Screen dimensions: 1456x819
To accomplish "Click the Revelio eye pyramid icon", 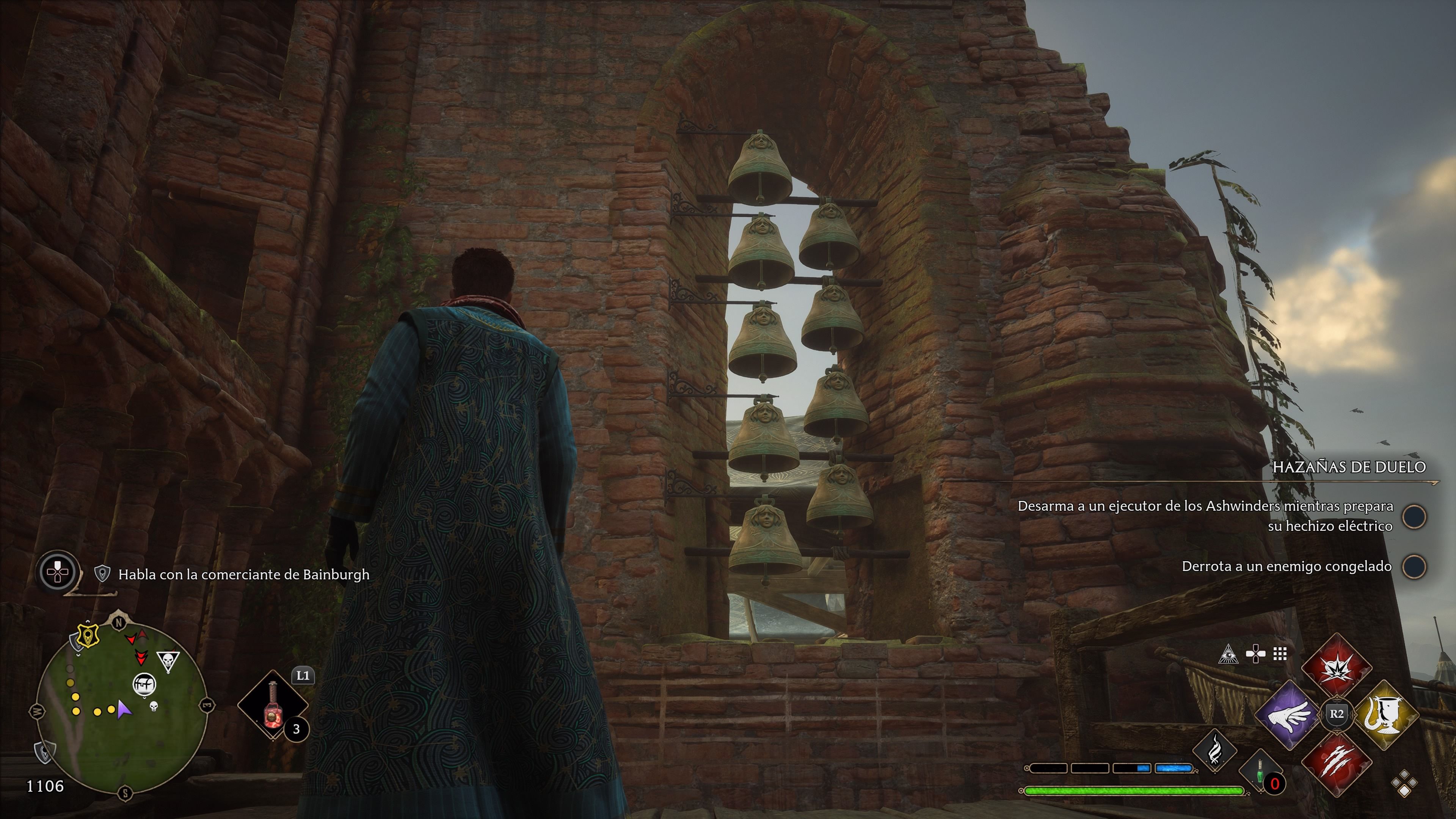I will (x=1228, y=654).
